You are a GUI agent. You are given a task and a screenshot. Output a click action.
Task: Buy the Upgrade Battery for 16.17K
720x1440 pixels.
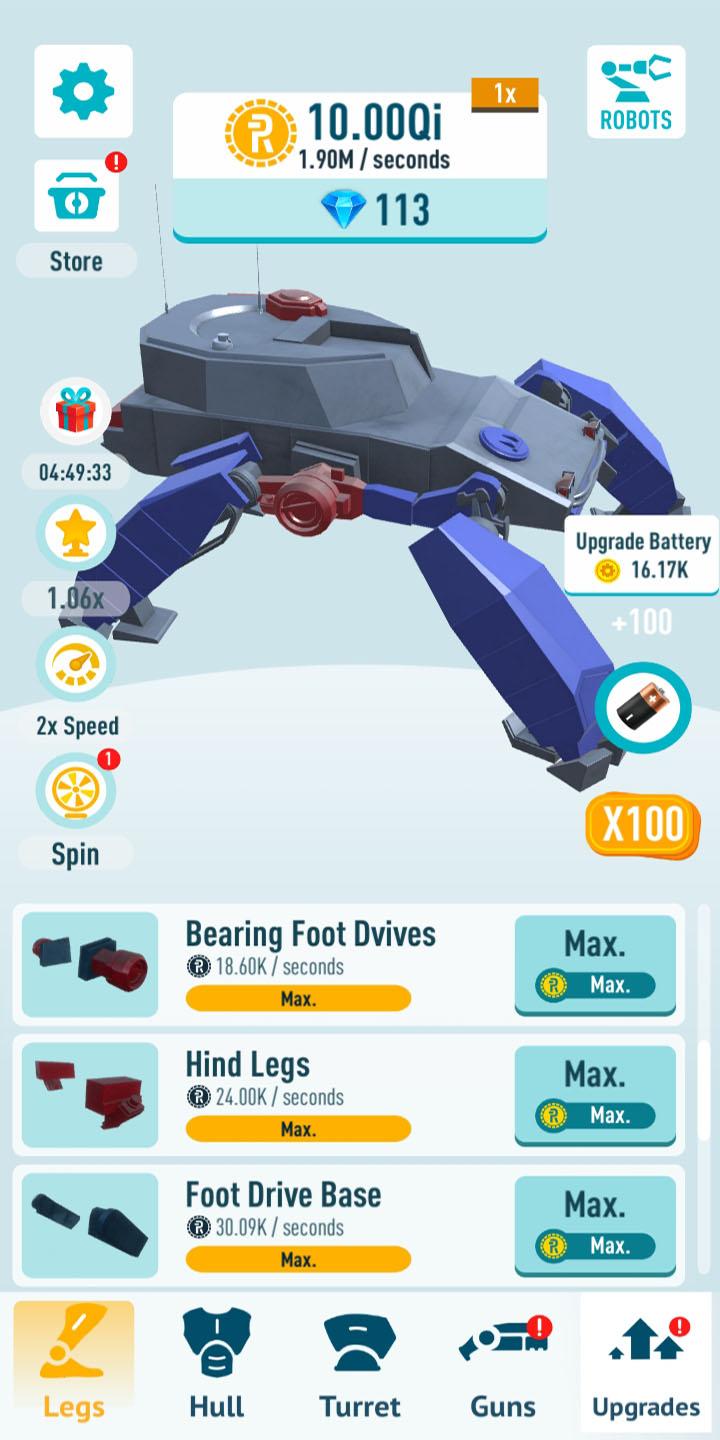[642, 556]
